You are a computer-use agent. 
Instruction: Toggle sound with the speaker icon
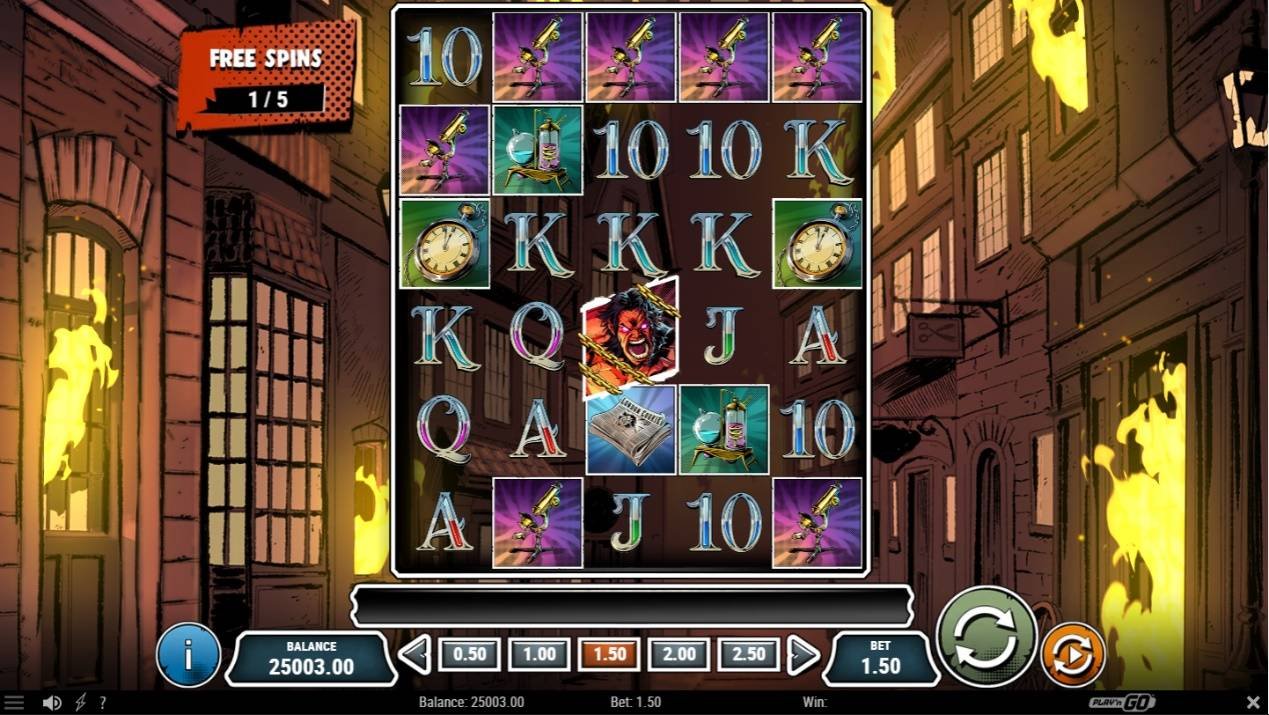pyautogui.click(x=52, y=703)
